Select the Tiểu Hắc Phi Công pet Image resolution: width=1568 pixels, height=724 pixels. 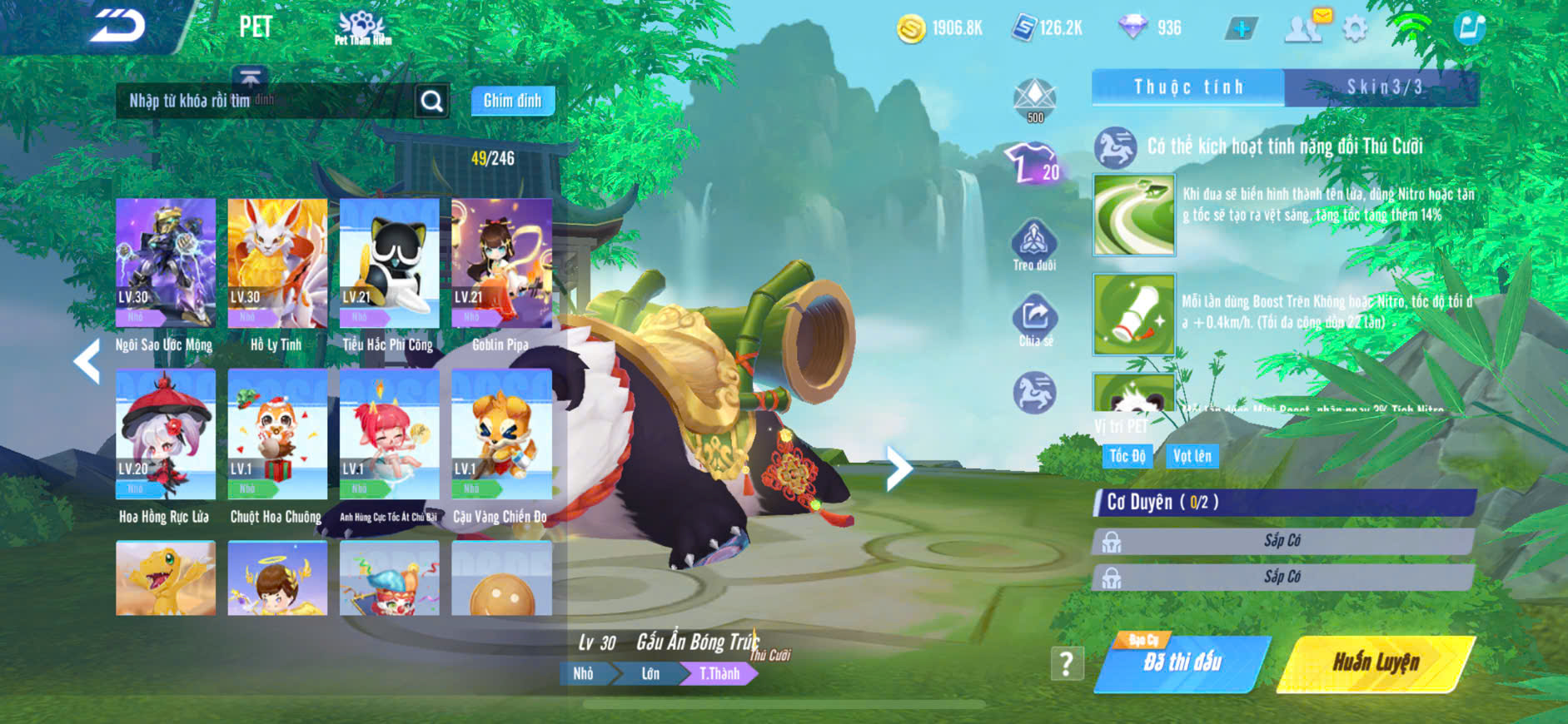pos(389,262)
